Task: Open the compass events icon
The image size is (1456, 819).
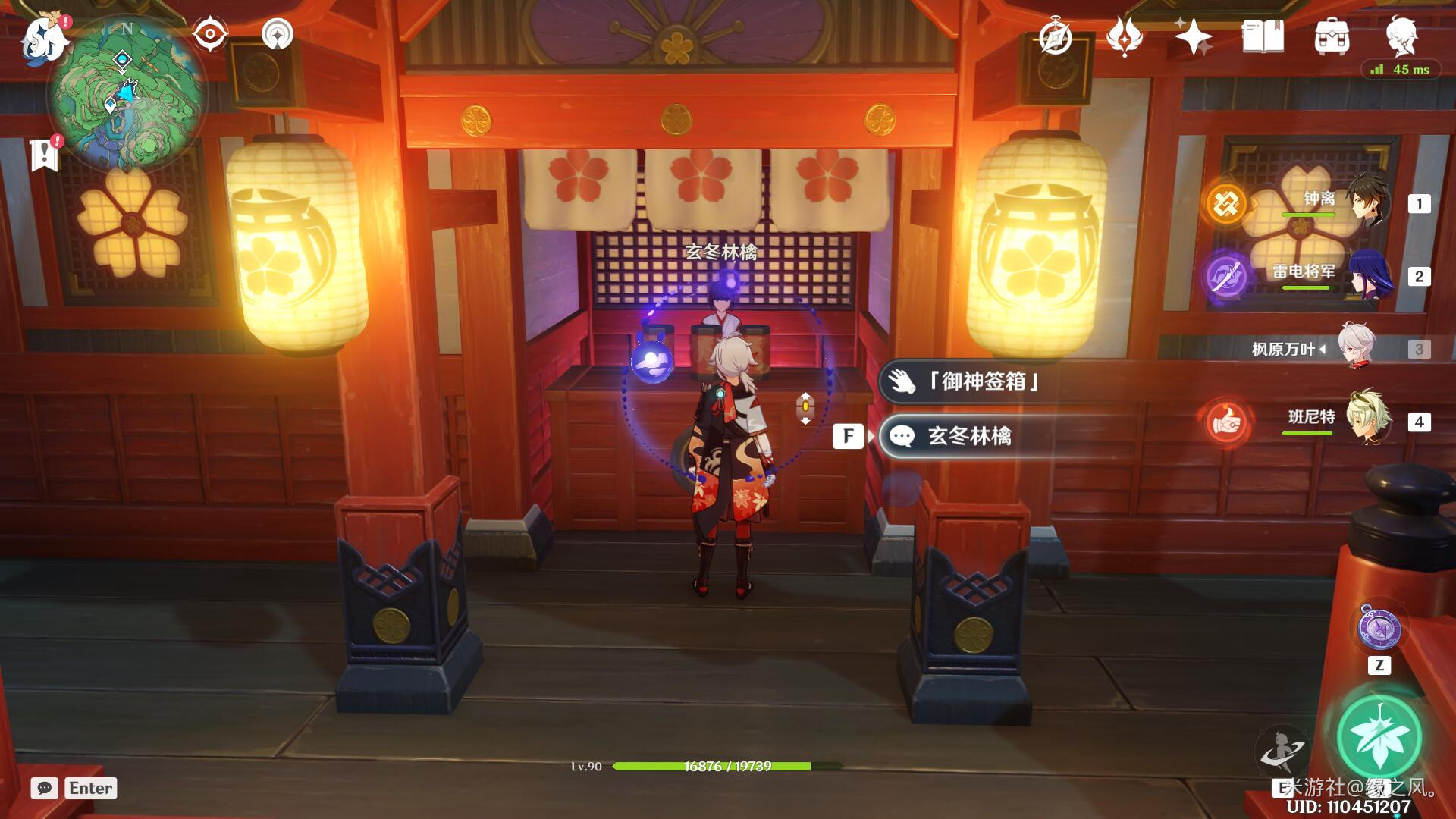Action: (x=1056, y=36)
